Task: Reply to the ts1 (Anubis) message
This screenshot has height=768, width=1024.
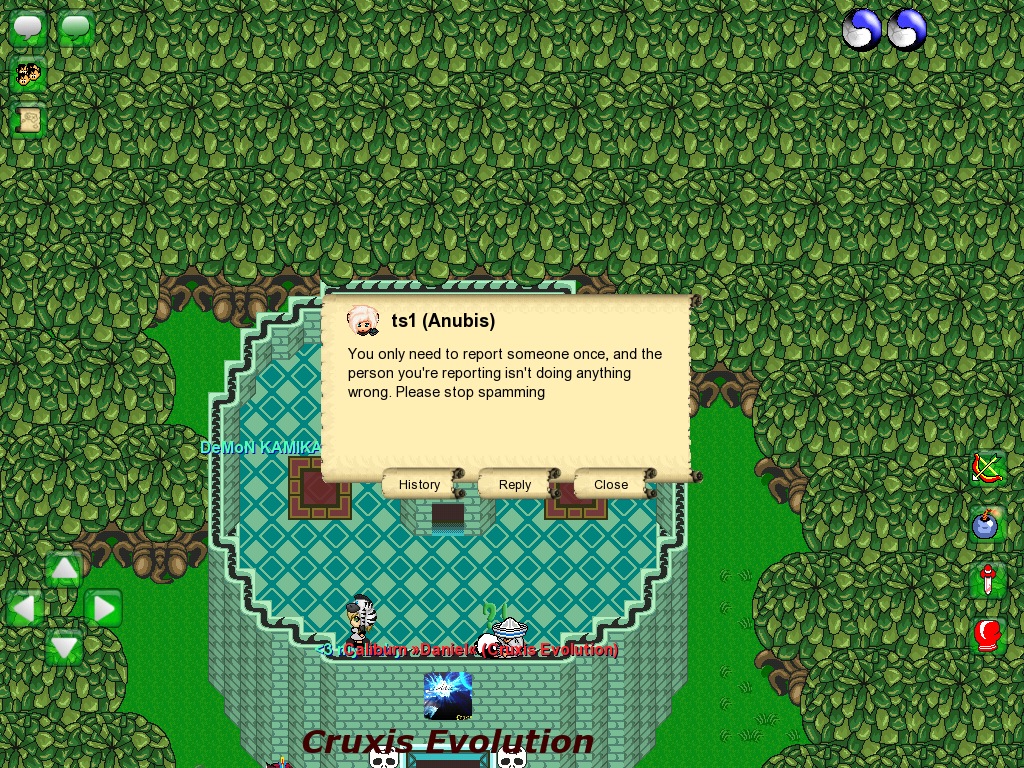Action: point(515,484)
